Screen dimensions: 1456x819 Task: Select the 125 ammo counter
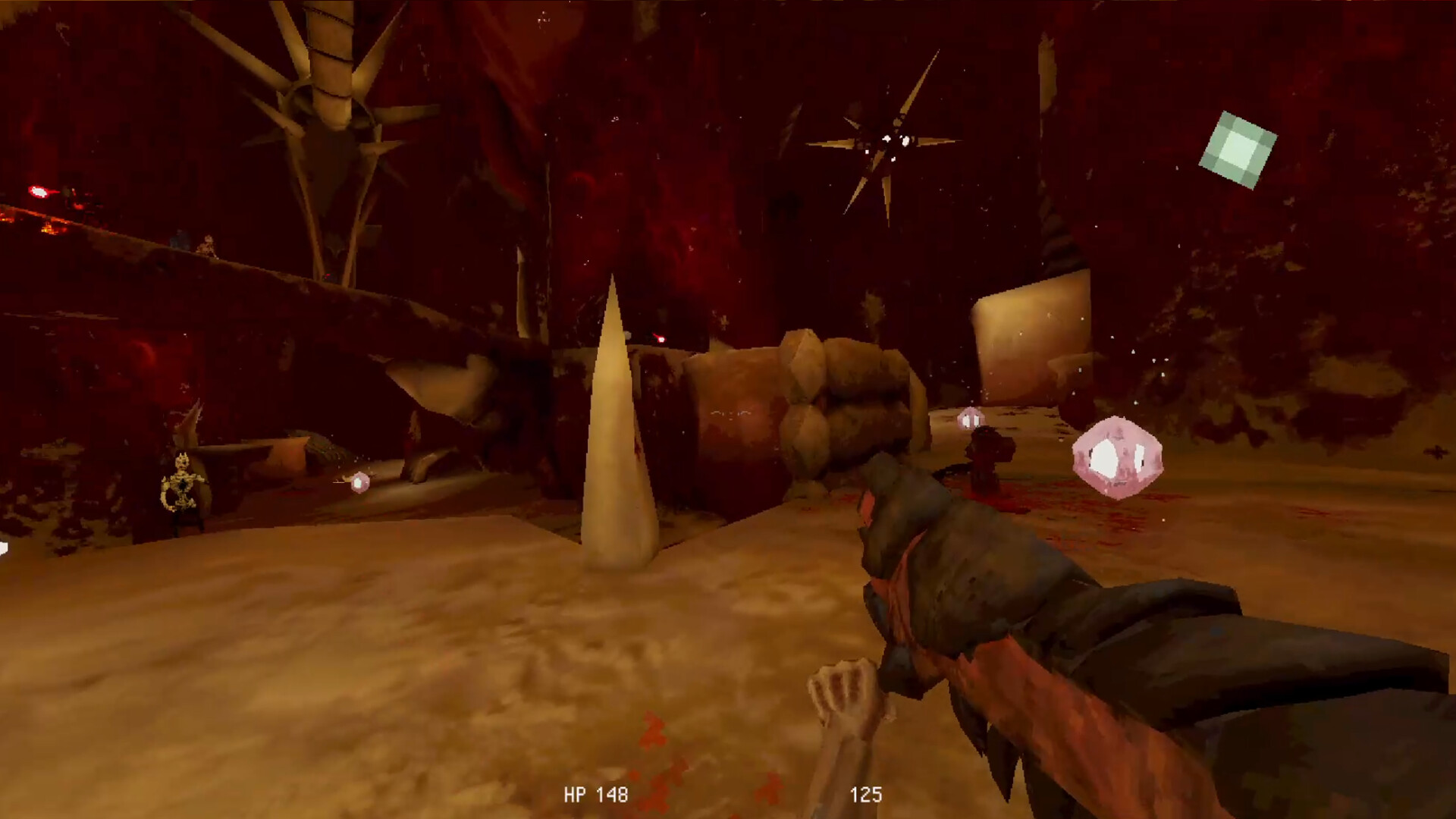tap(867, 795)
